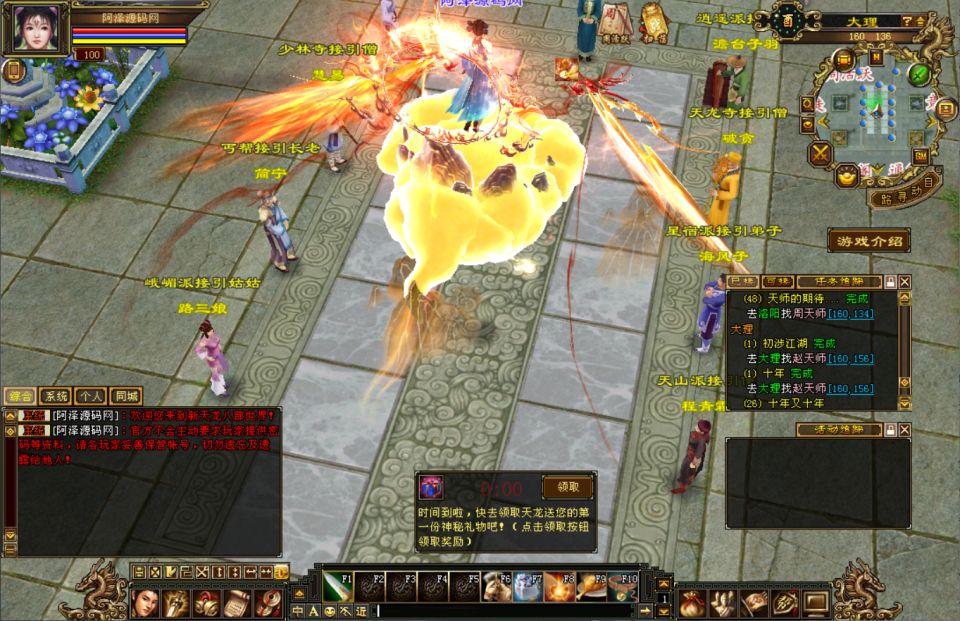Close the quest tracker panel
Image resolution: width=960 pixels, height=621 pixels.
(905, 282)
